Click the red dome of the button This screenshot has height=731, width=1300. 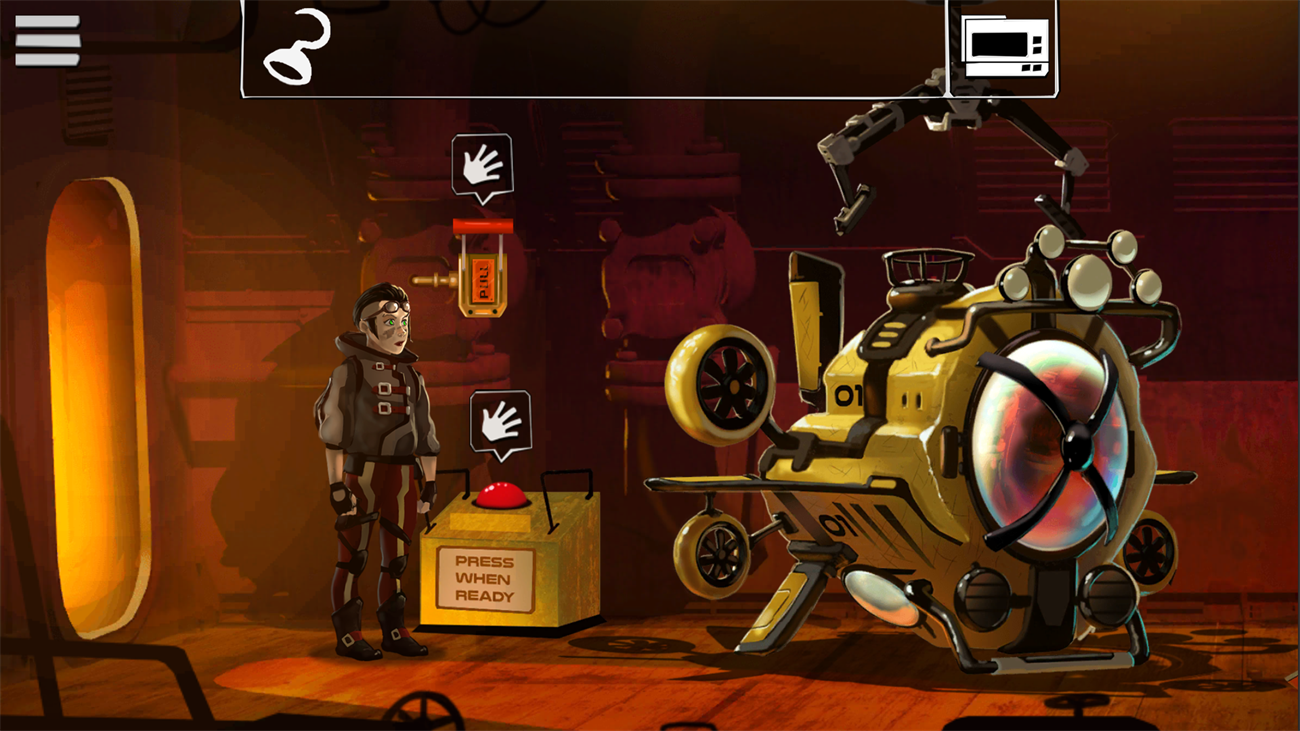coord(499,493)
